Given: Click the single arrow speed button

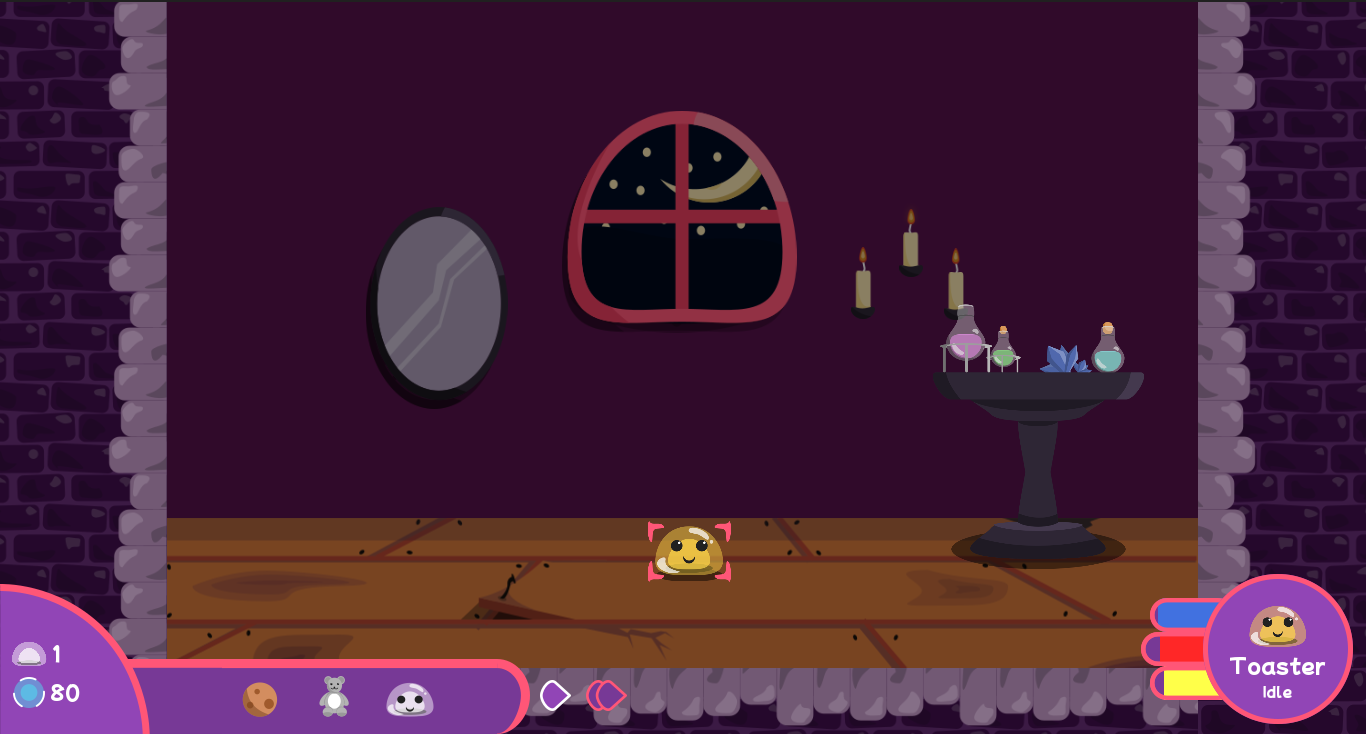Looking at the screenshot, I should click(x=554, y=695).
